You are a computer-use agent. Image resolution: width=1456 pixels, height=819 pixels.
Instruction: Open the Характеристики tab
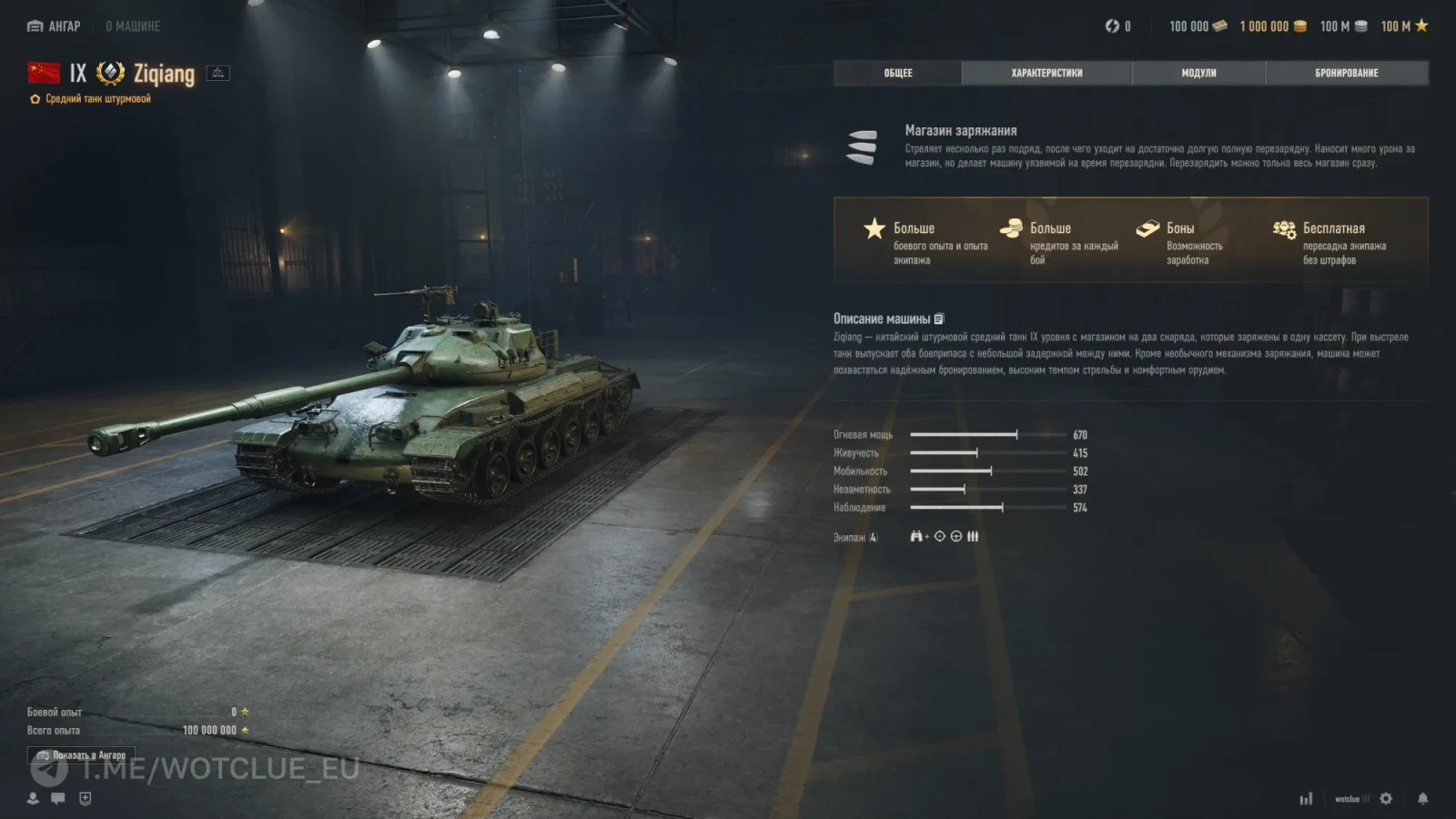(1046, 73)
